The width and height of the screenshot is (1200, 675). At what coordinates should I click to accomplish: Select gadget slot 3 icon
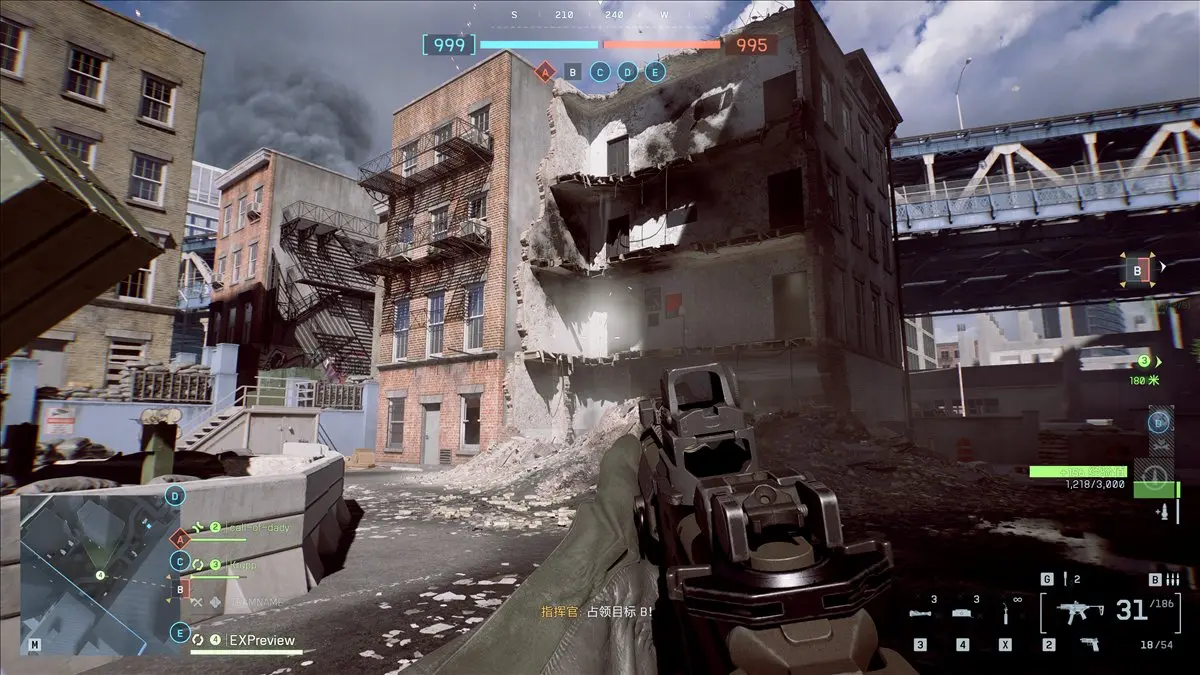click(923, 613)
